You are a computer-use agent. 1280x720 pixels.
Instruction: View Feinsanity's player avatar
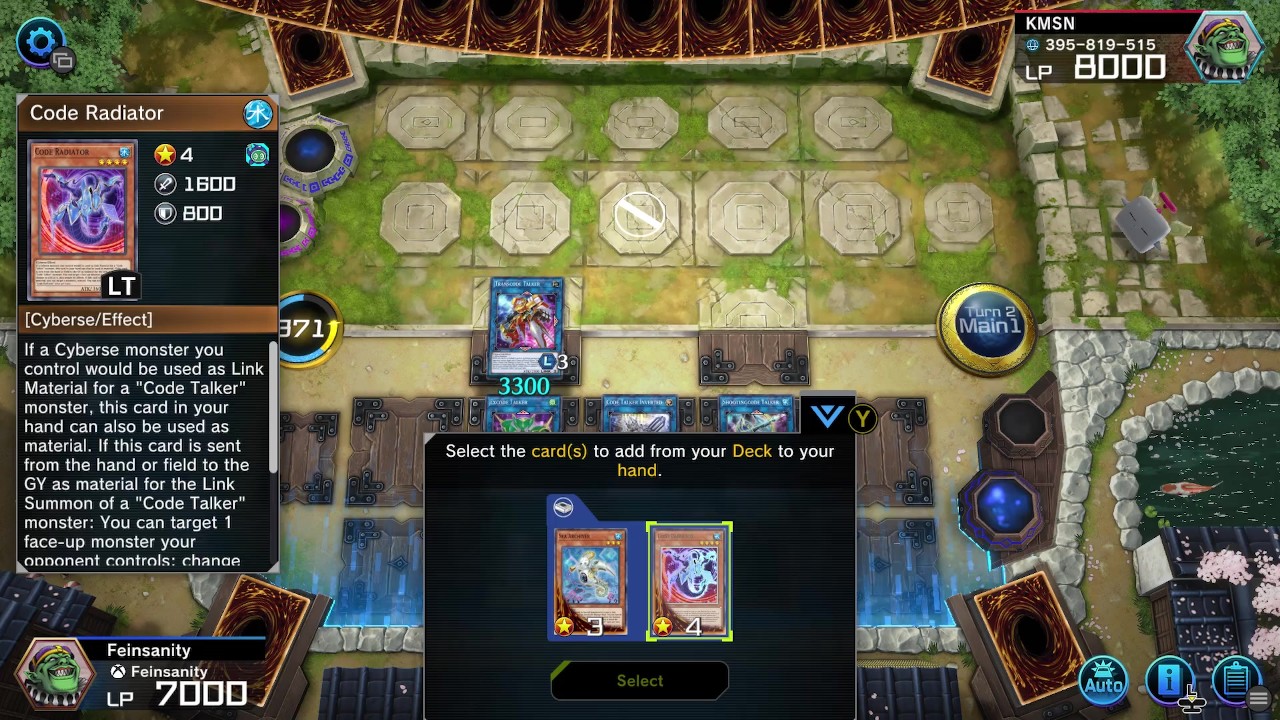pos(54,674)
